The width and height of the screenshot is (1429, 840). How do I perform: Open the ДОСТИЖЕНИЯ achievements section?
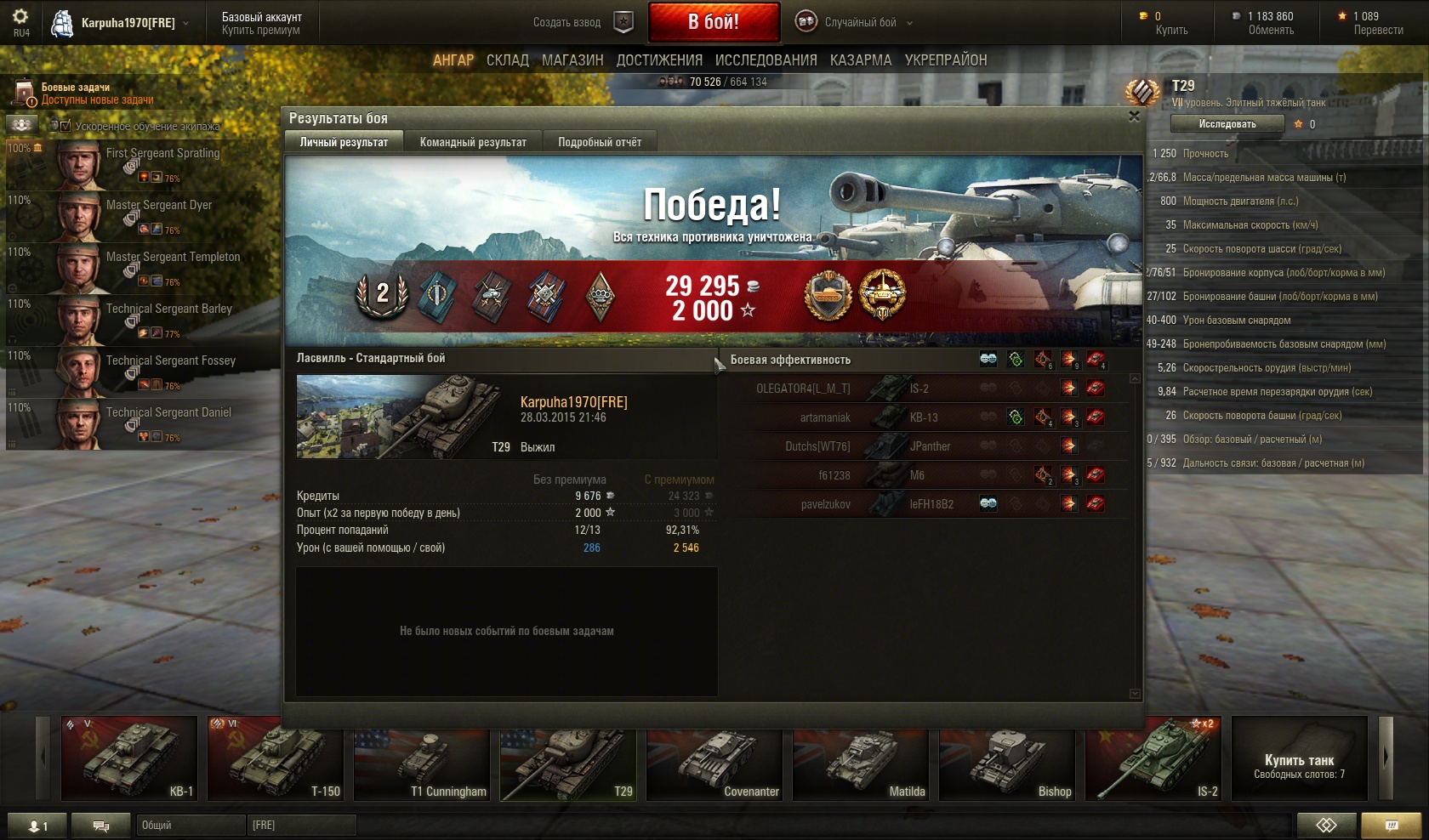click(x=659, y=60)
